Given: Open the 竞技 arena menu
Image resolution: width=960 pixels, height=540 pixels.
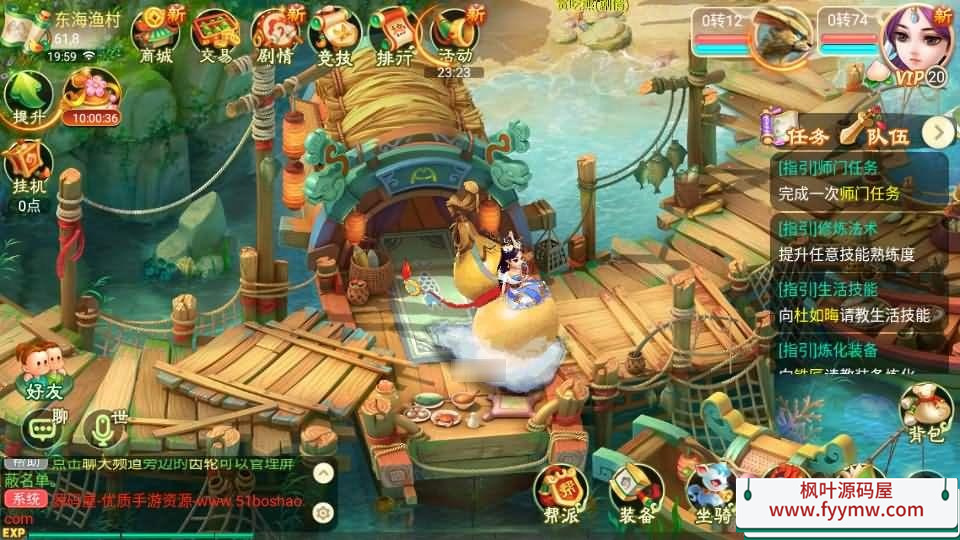Looking at the screenshot, I should (x=334, y=35).
